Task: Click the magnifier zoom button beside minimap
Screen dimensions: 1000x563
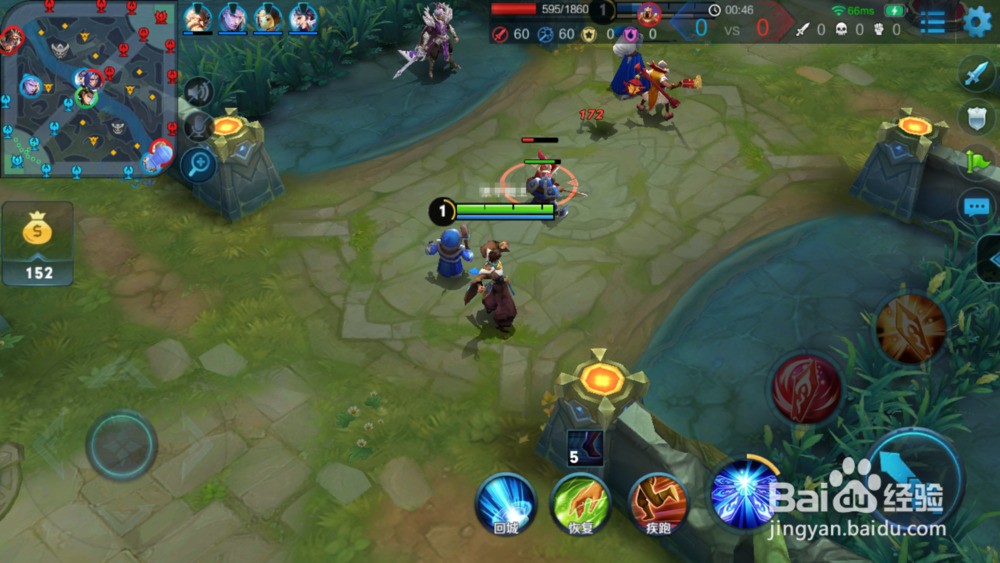Action: click(198, 163)
